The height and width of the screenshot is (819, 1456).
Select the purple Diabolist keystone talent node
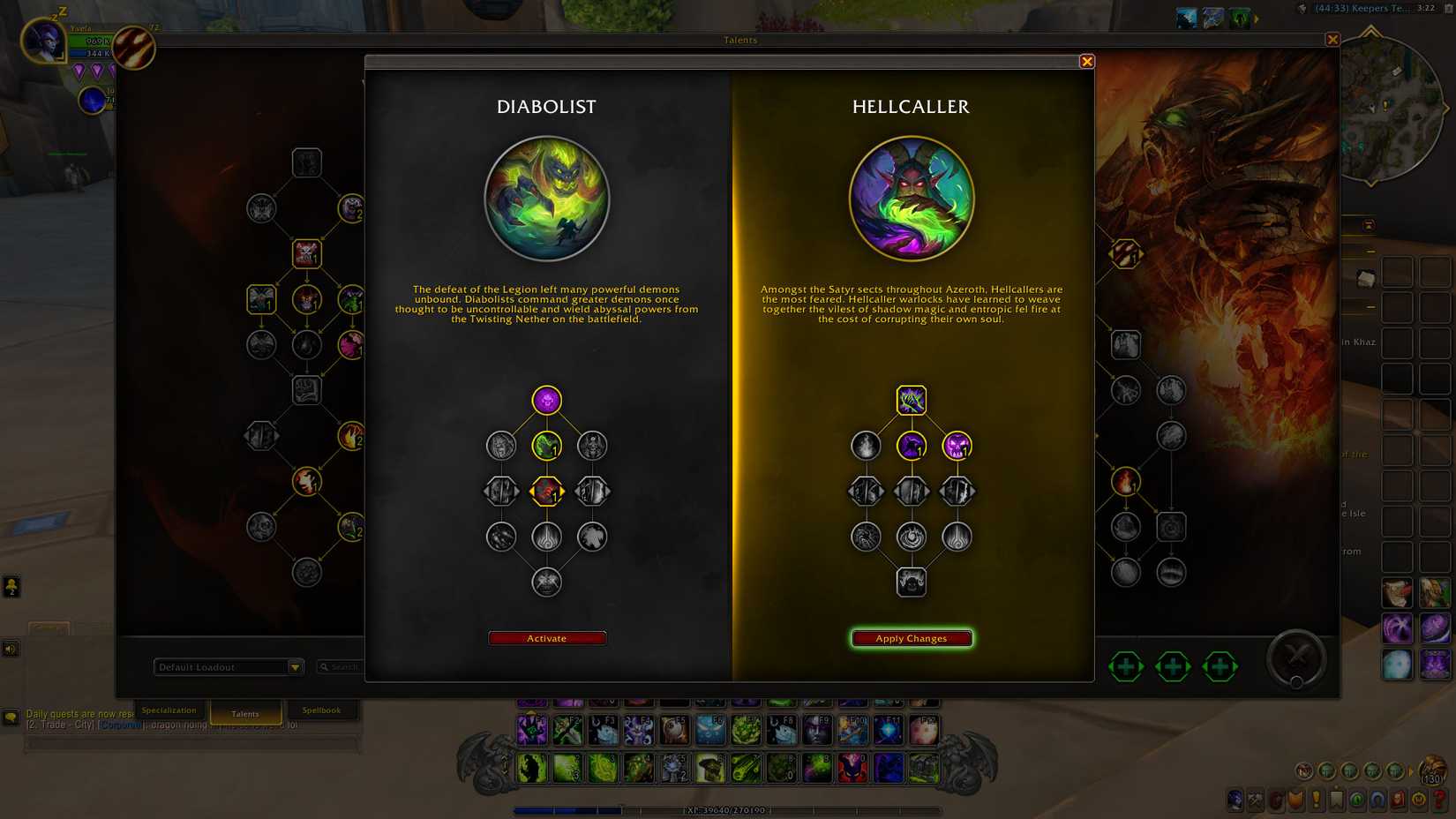coord(547,400)
